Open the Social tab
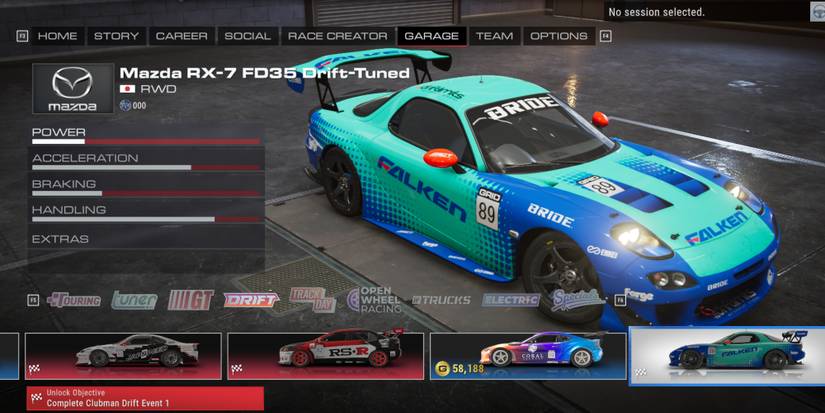The image size is (825, 413). [x=247, y=36]
